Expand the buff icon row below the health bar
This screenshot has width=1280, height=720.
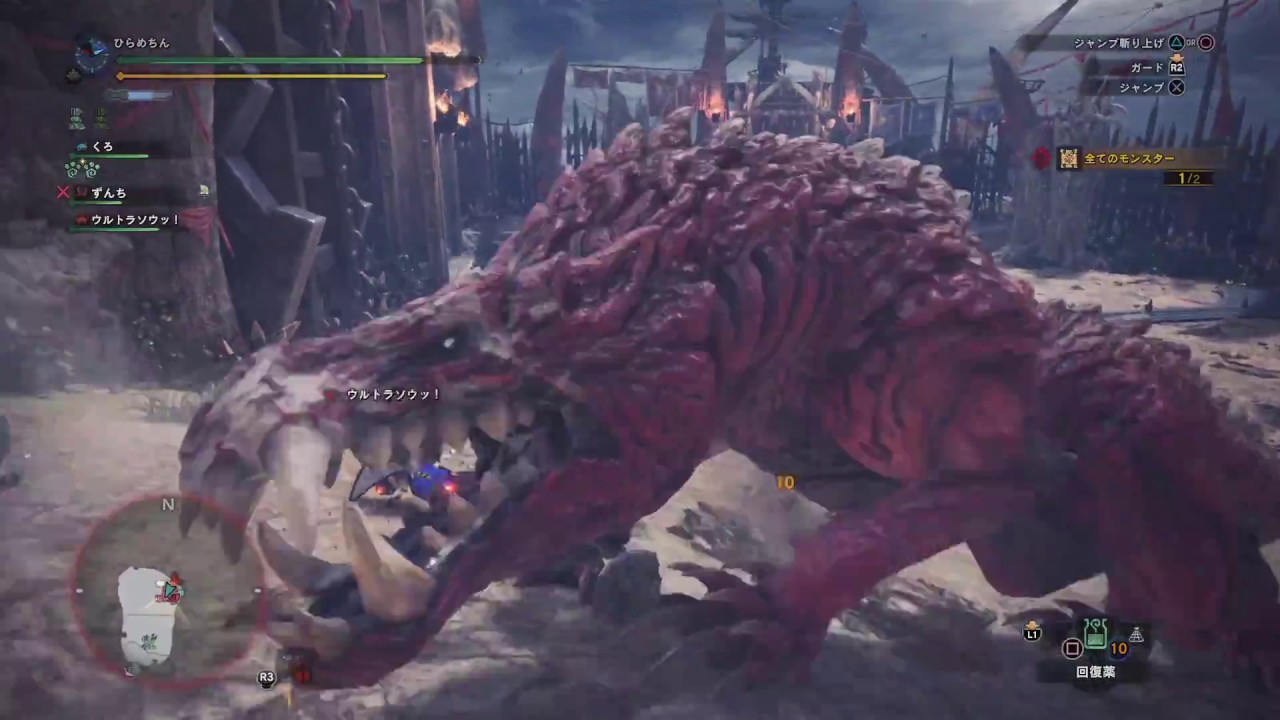tap(88, 118)
